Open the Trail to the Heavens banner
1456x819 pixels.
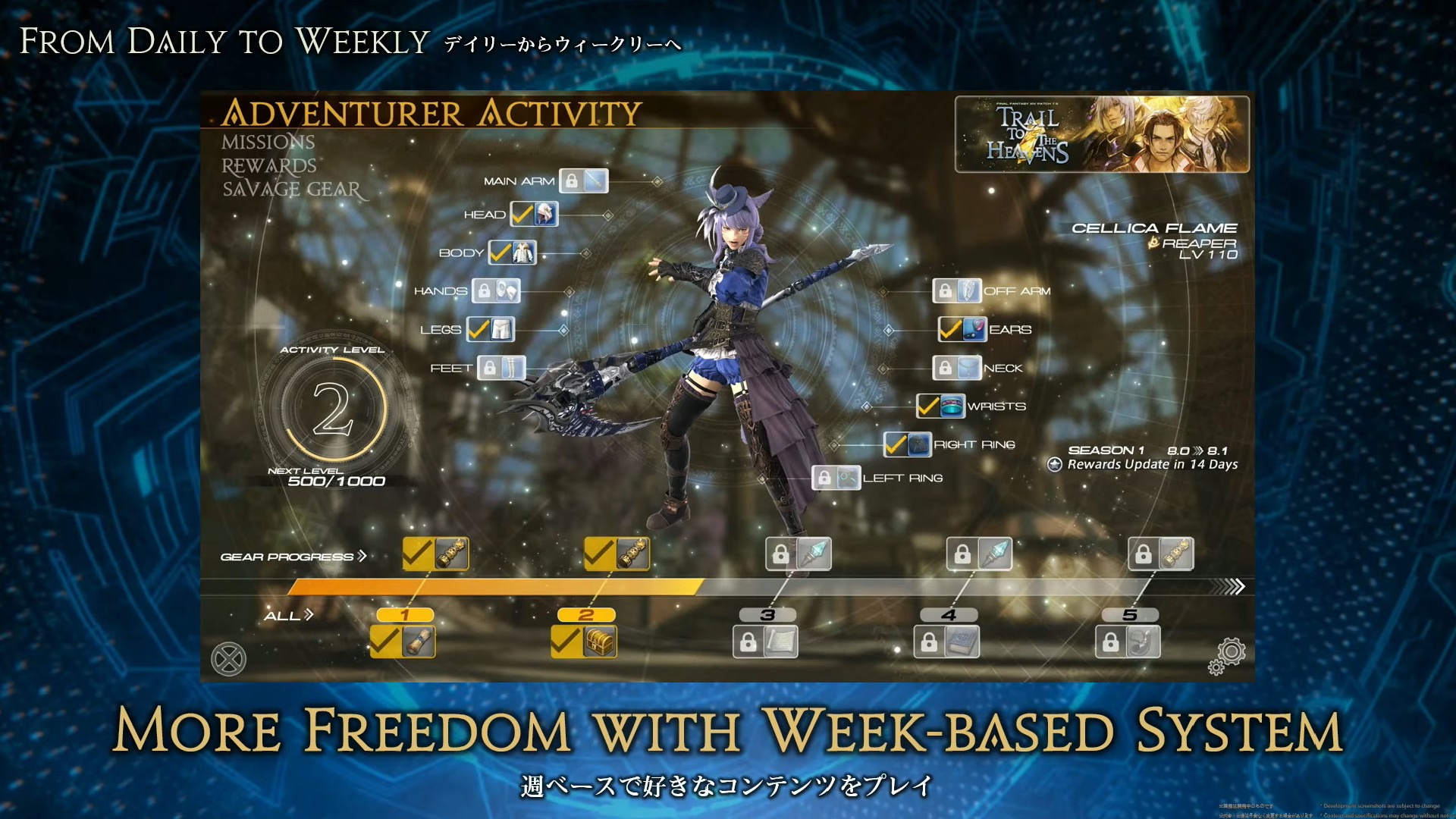(1100, 134)
